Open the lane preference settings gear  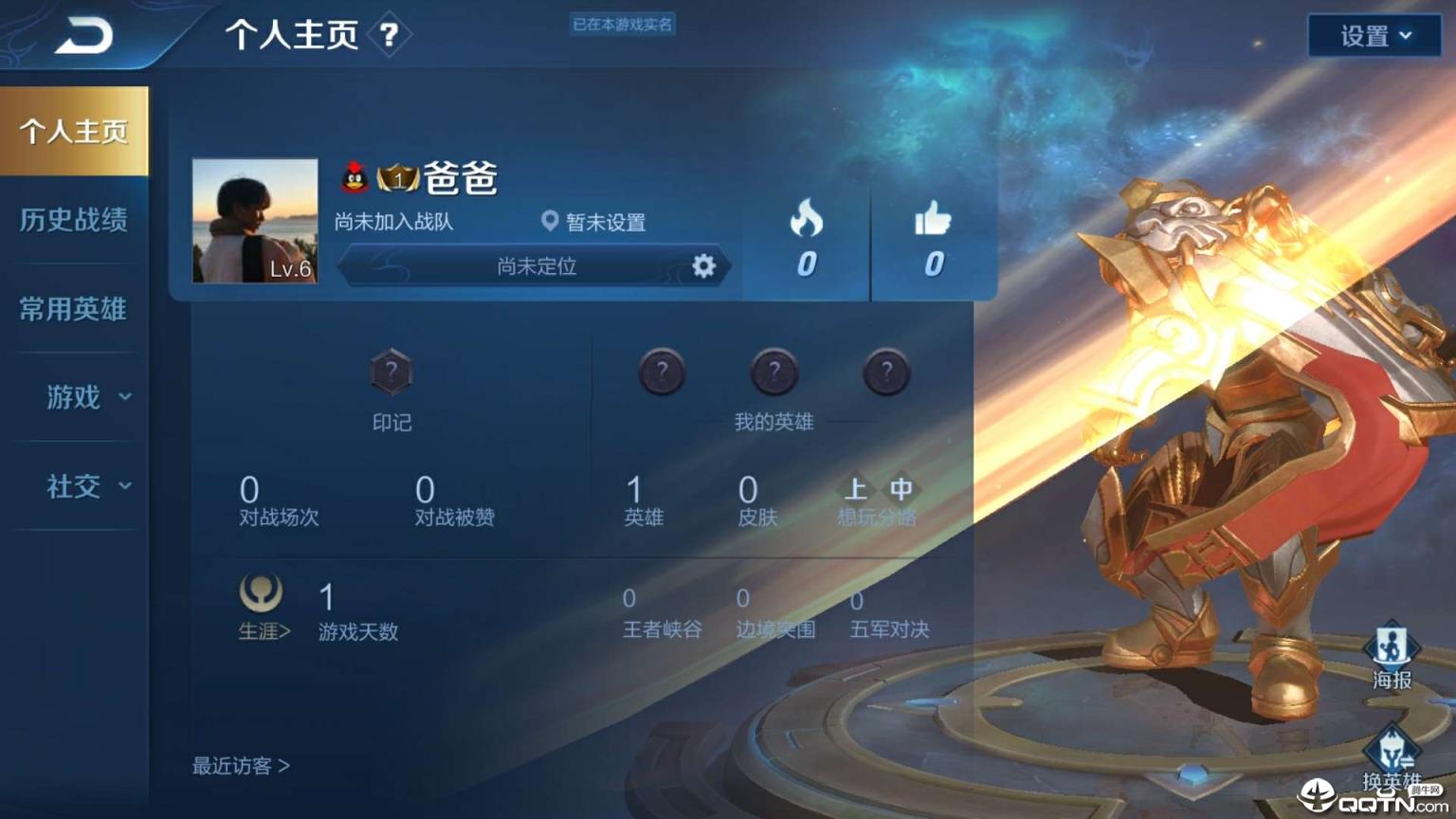(x=701, y=266)
